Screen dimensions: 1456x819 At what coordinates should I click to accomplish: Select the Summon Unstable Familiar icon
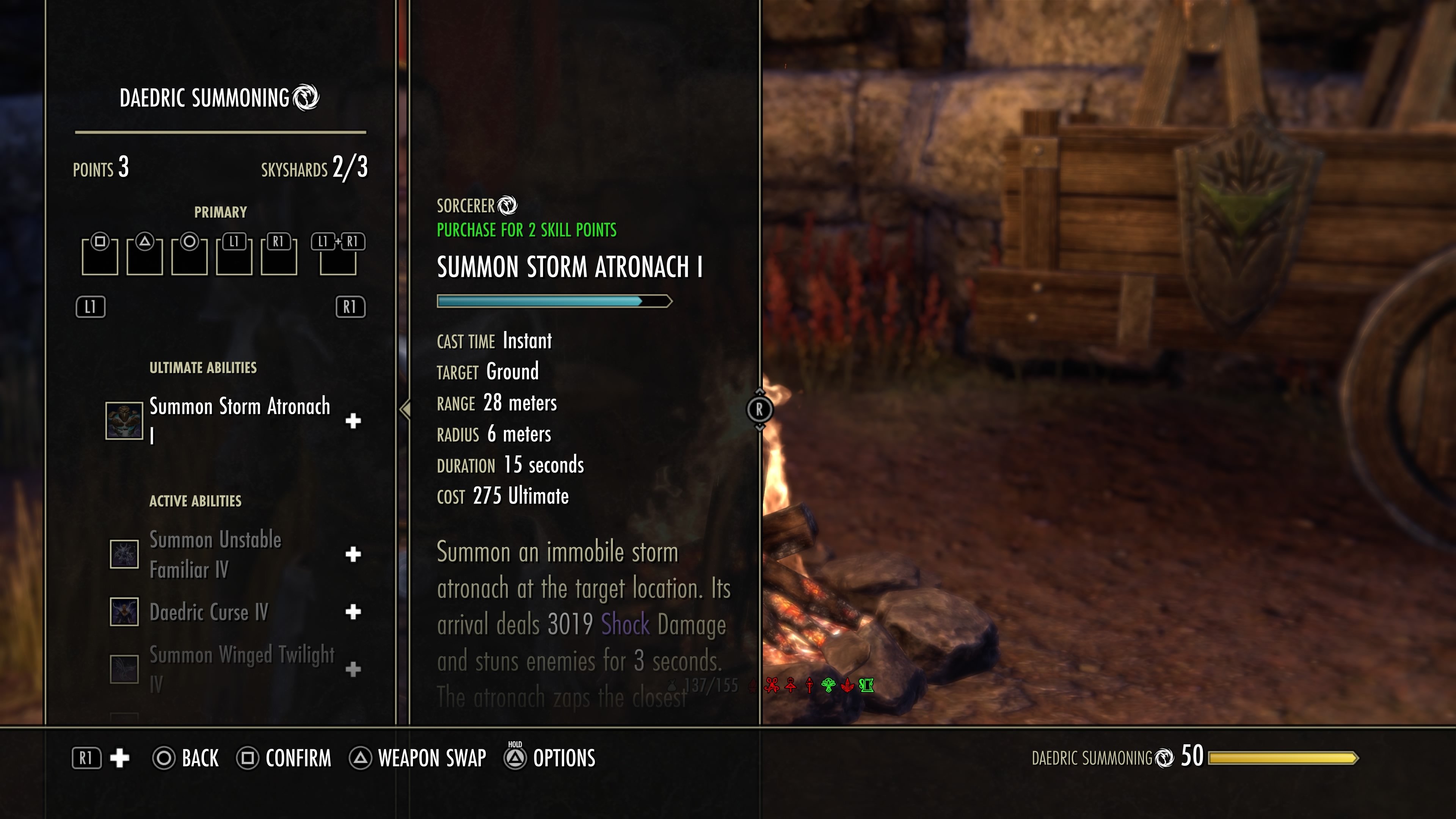point(124,554)
